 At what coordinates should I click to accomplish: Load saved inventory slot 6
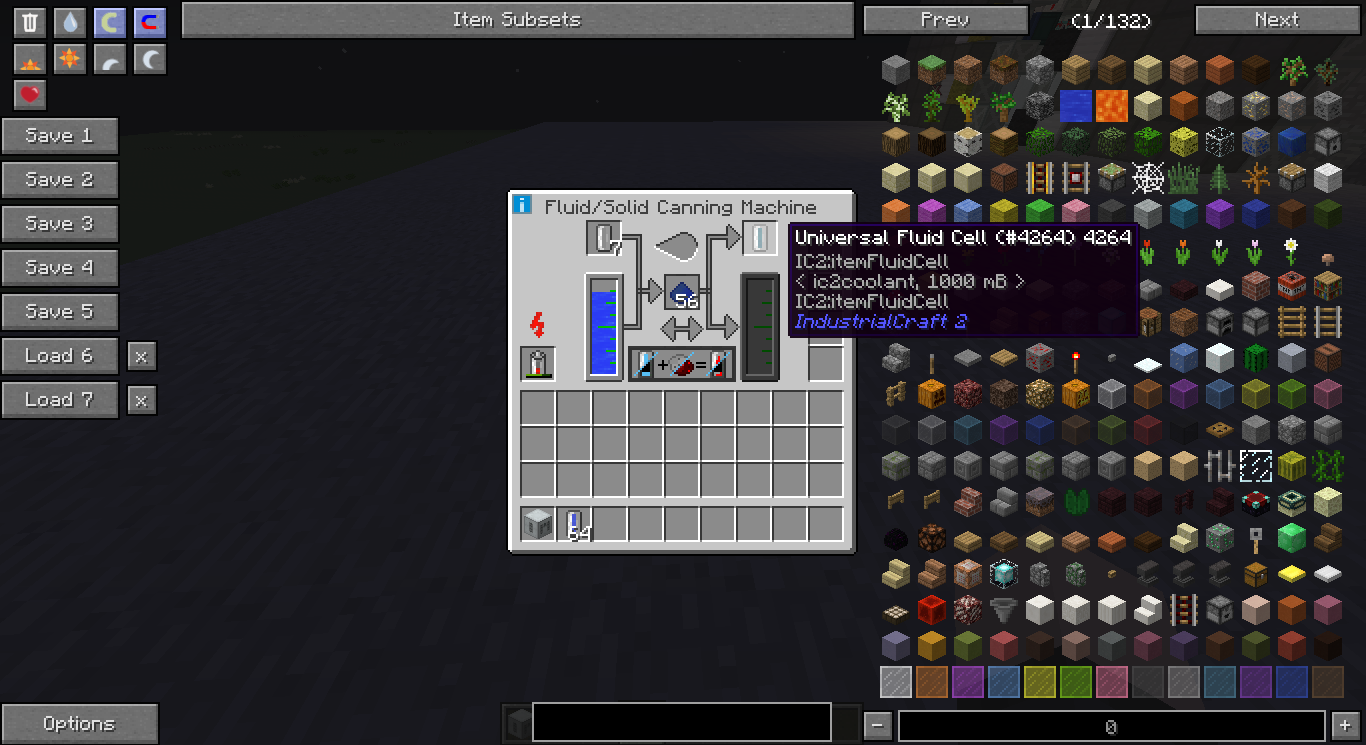click(x=60, y=356)
